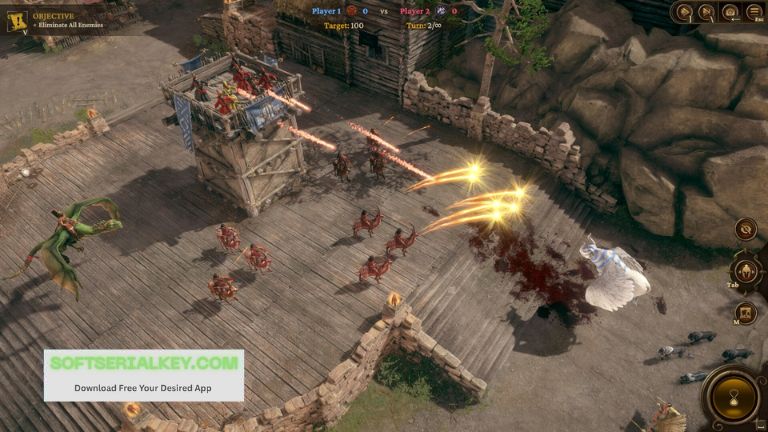Open the game menu with three lines
Image resolution: width=768 pixels, height=432 pixels.
(x=753, y=12)
